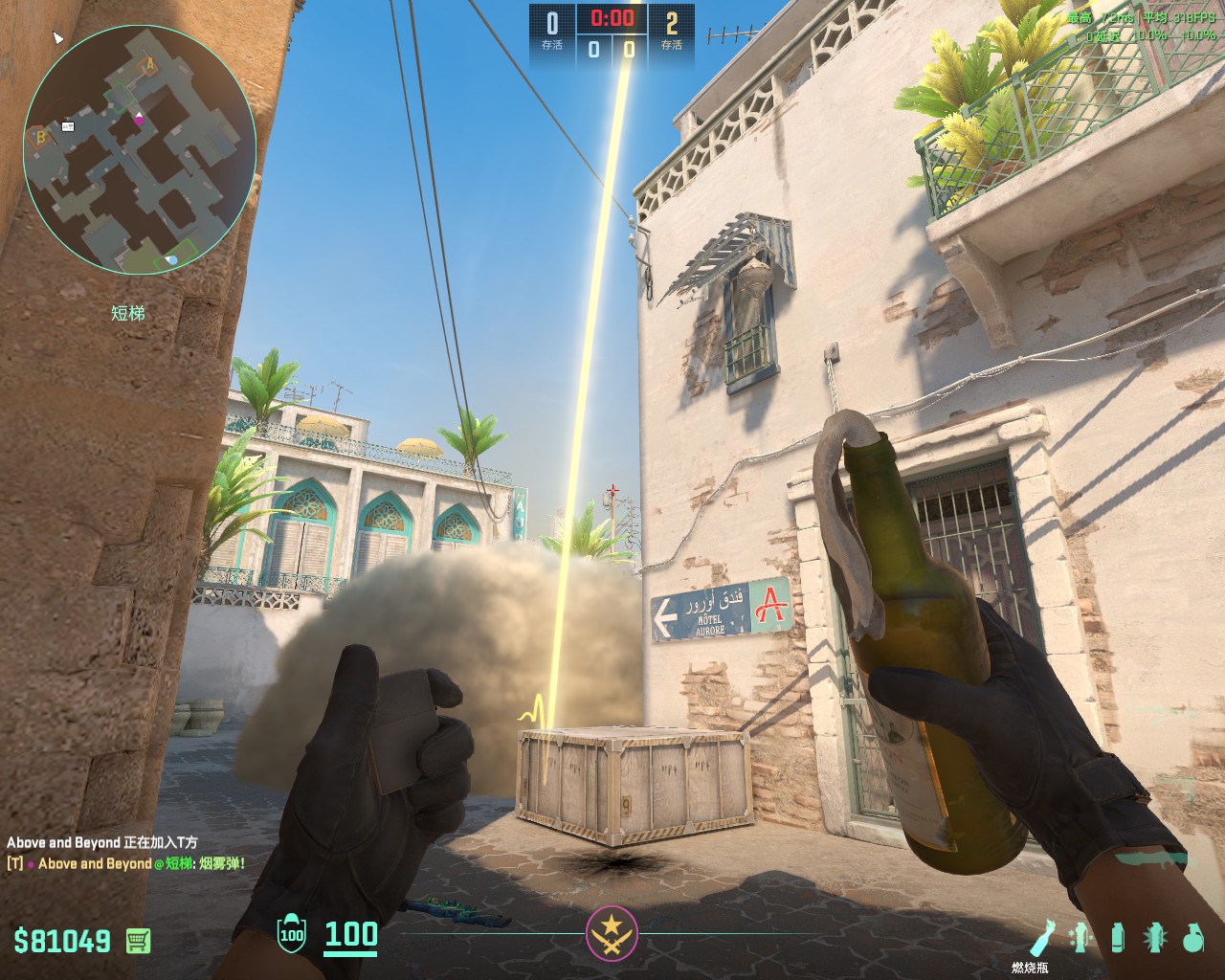This screenshot has width=1225, height=980.
Task: Click the pink player dot on the radar
Action: pyautogui.click(x=140, y=120)
